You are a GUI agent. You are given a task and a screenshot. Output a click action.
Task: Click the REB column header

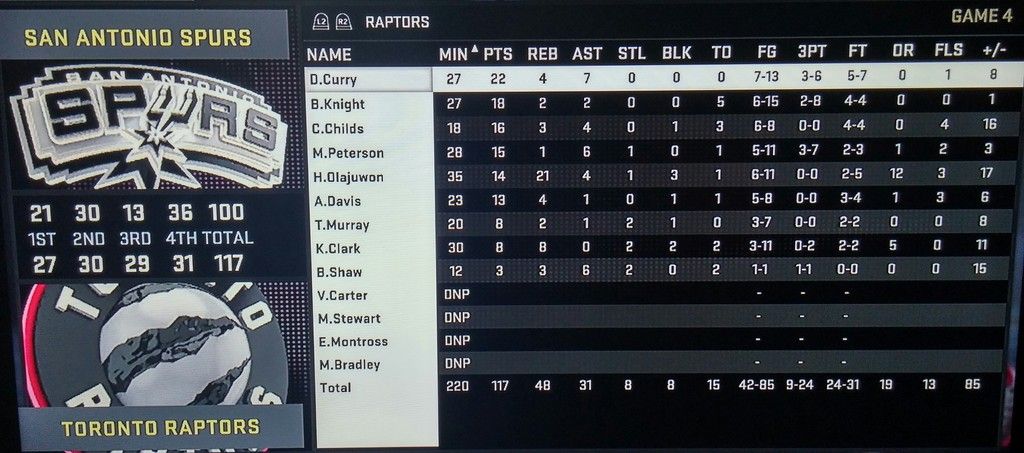(543, 54)
